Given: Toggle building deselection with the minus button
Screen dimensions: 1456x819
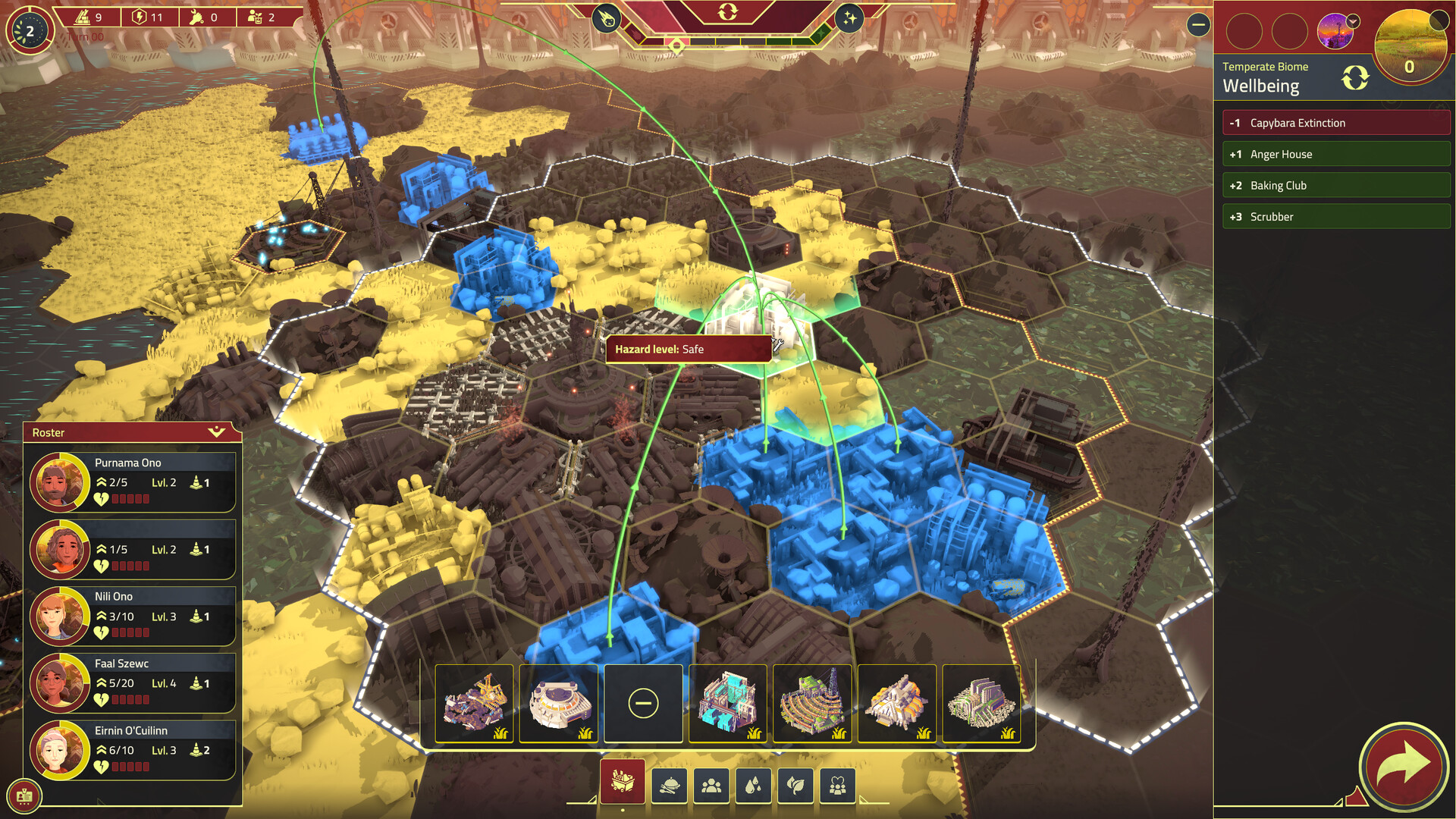Looking at the screenshot, I should coord(643,703).
